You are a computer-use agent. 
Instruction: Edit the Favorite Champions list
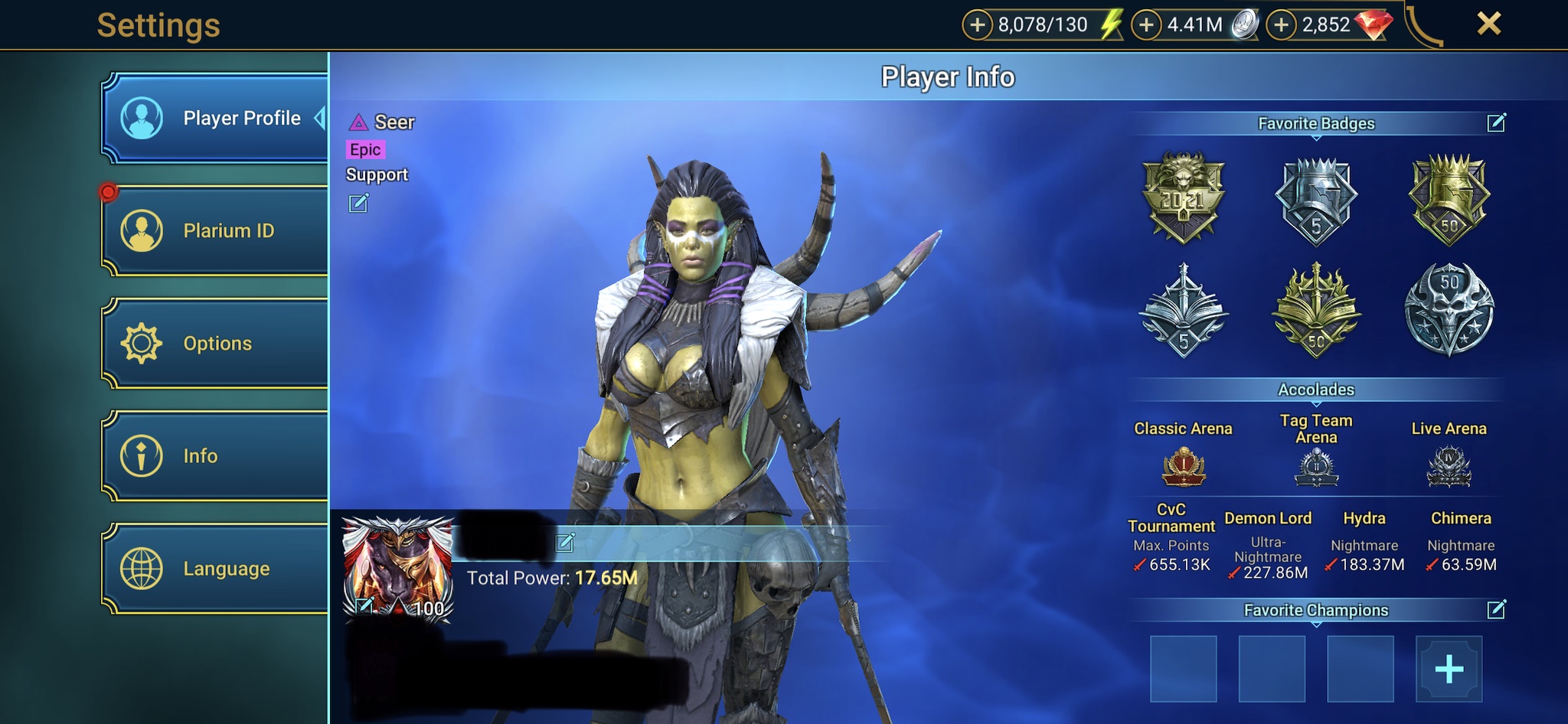point(1496,609)
